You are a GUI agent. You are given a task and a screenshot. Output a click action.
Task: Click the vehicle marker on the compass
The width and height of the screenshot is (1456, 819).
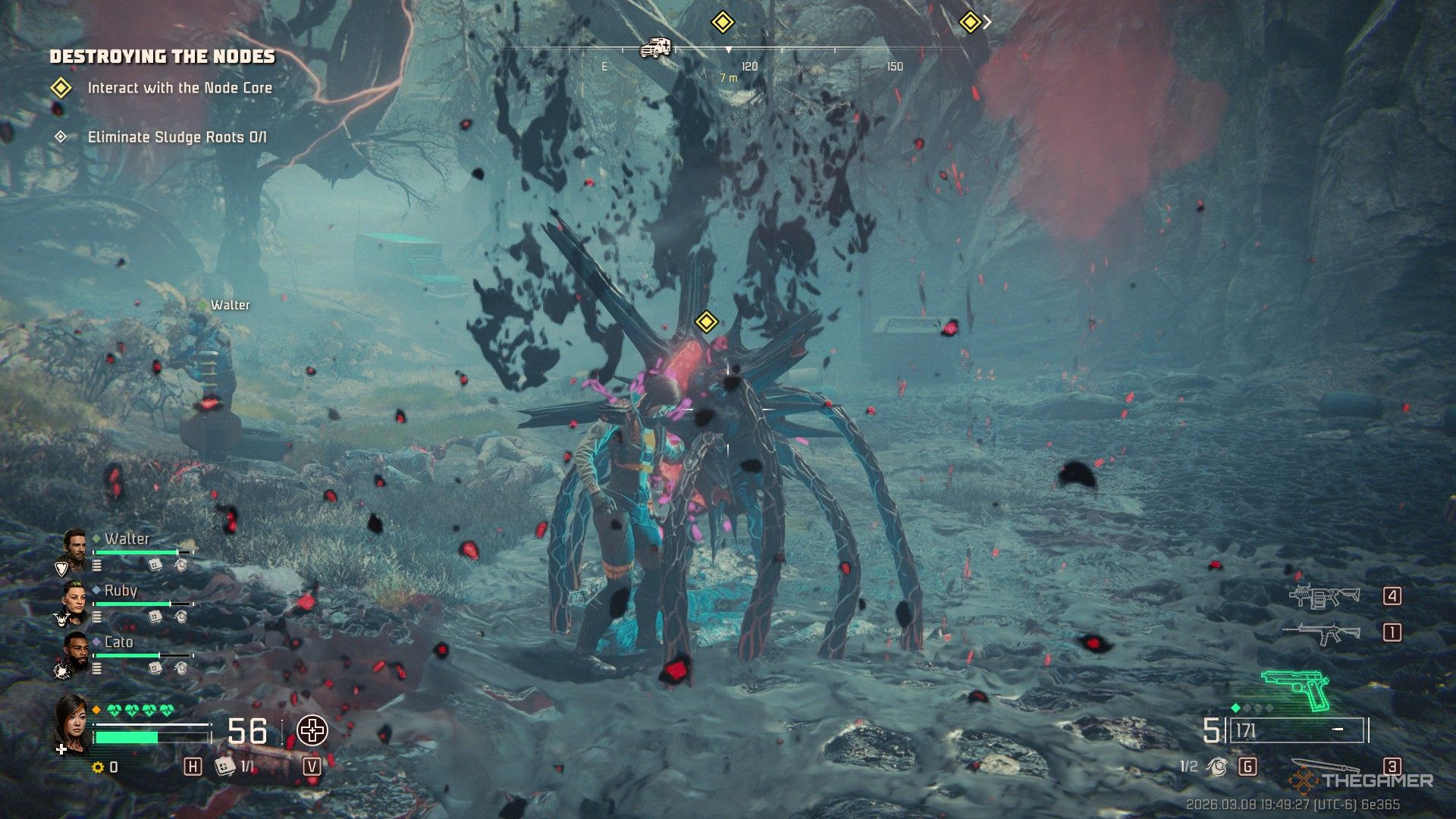[x=655, y=48]
